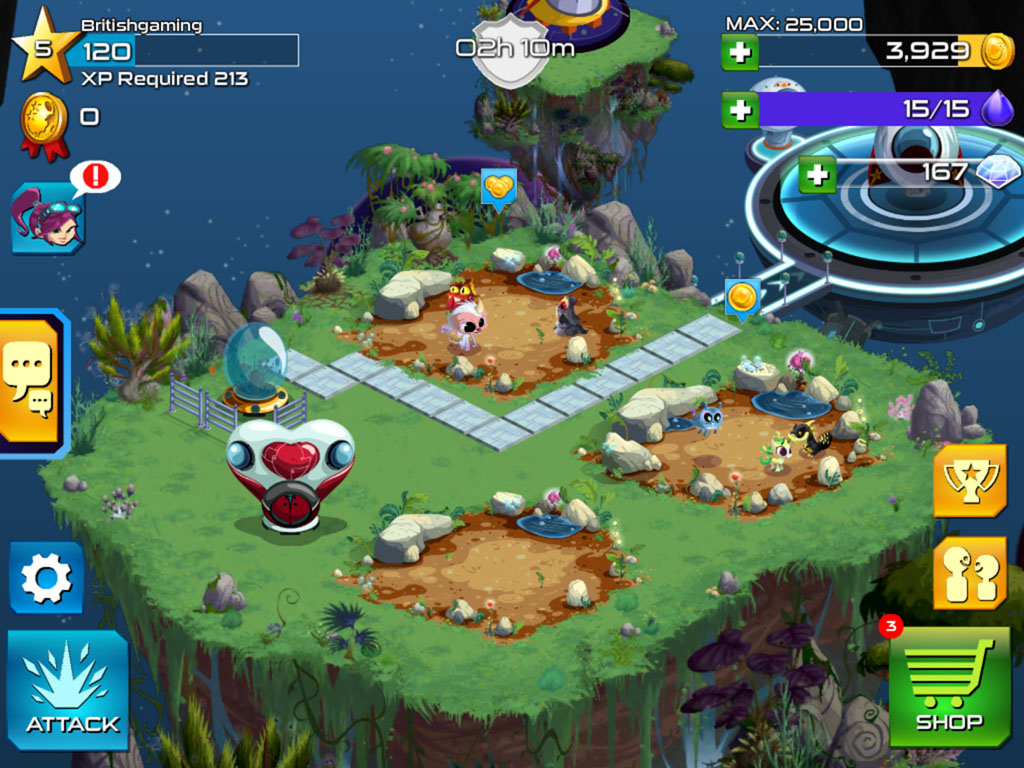Open the trophy leaderboard button
The height and width of the screenshot is (768, 1024).
(969, 480)
